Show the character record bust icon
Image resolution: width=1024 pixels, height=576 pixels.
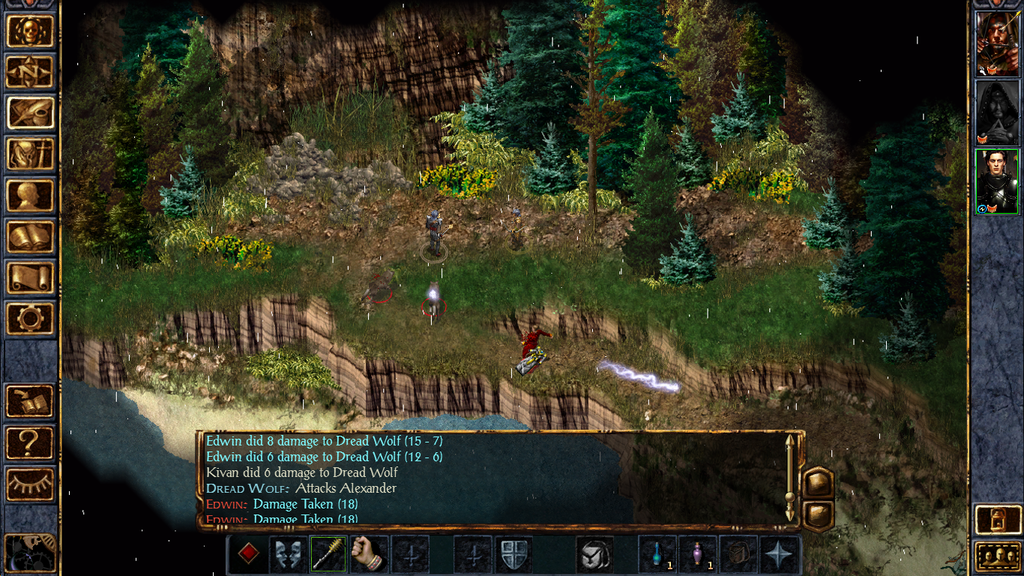click(x=30, y=195)
